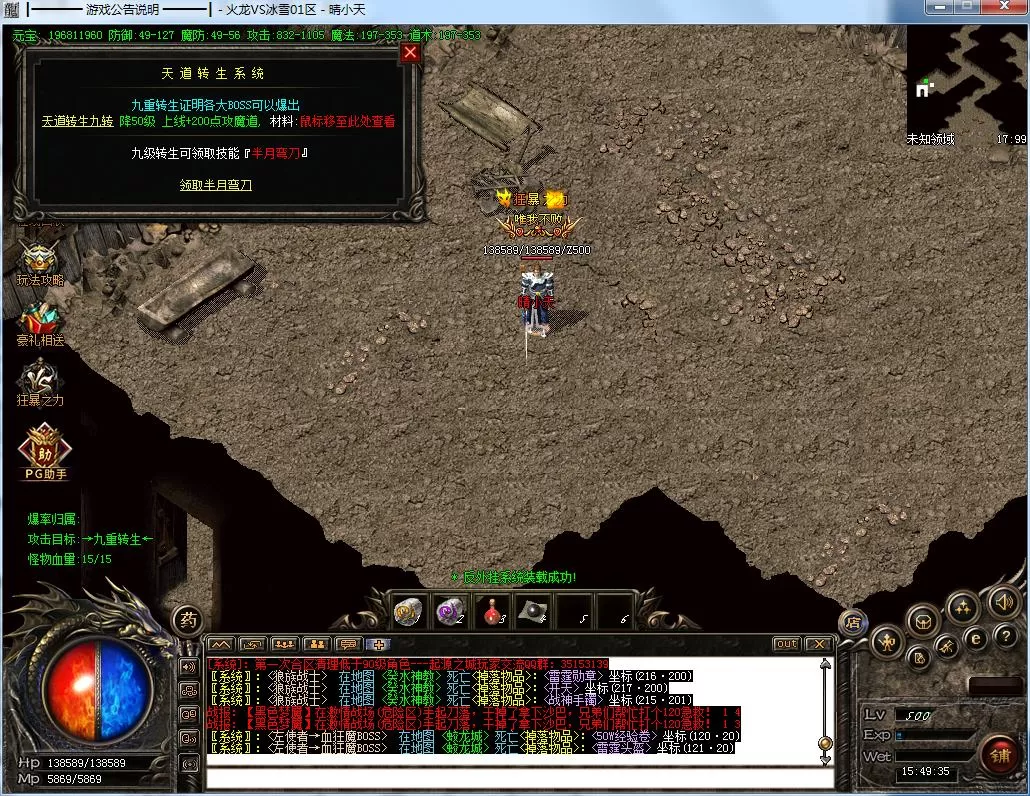Screen dimensions: 1030x796
Task: Open the round 药 medicine button
Action: point(188,619)
